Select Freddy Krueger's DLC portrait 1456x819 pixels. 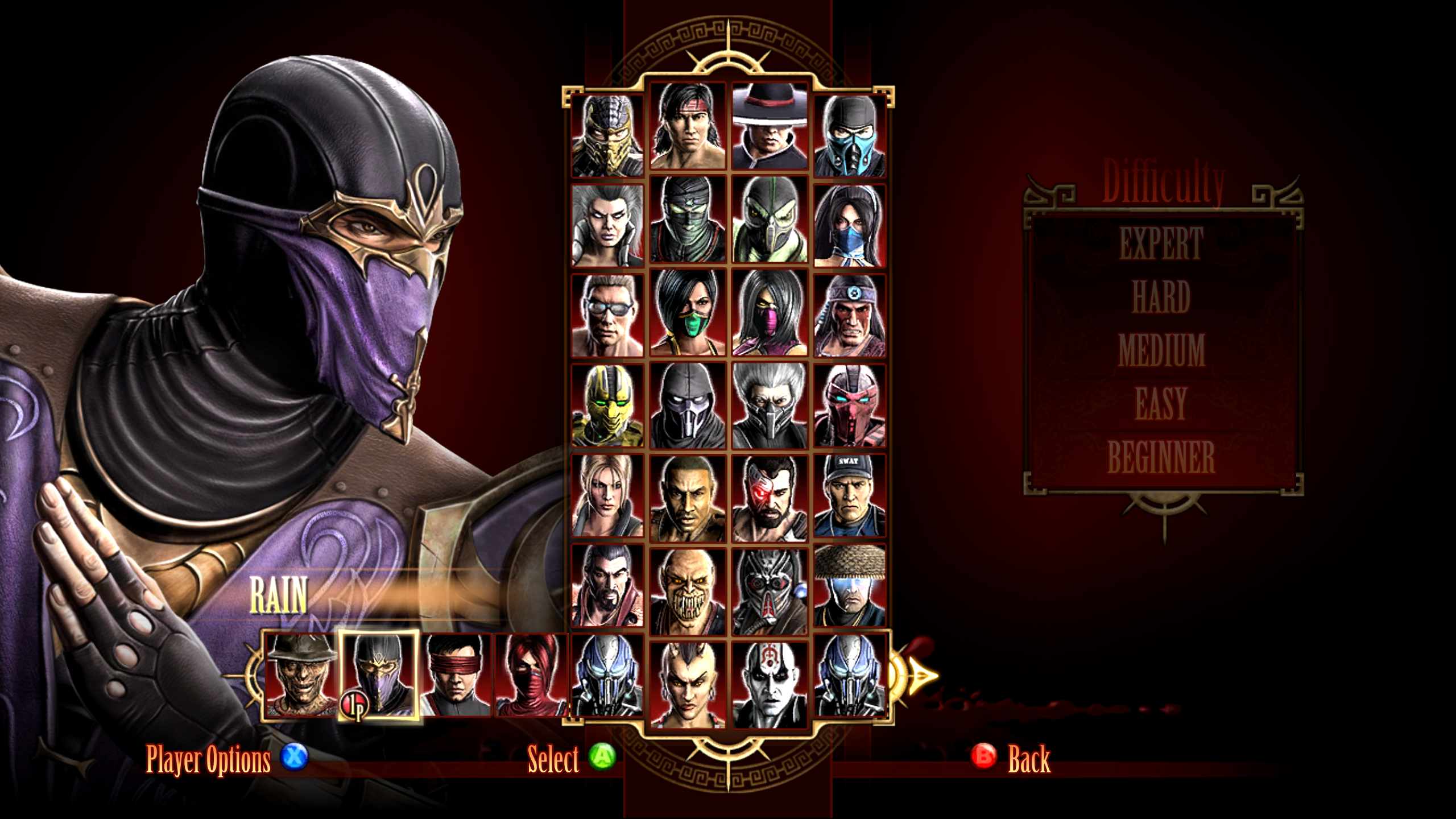(x=301, y=675)
